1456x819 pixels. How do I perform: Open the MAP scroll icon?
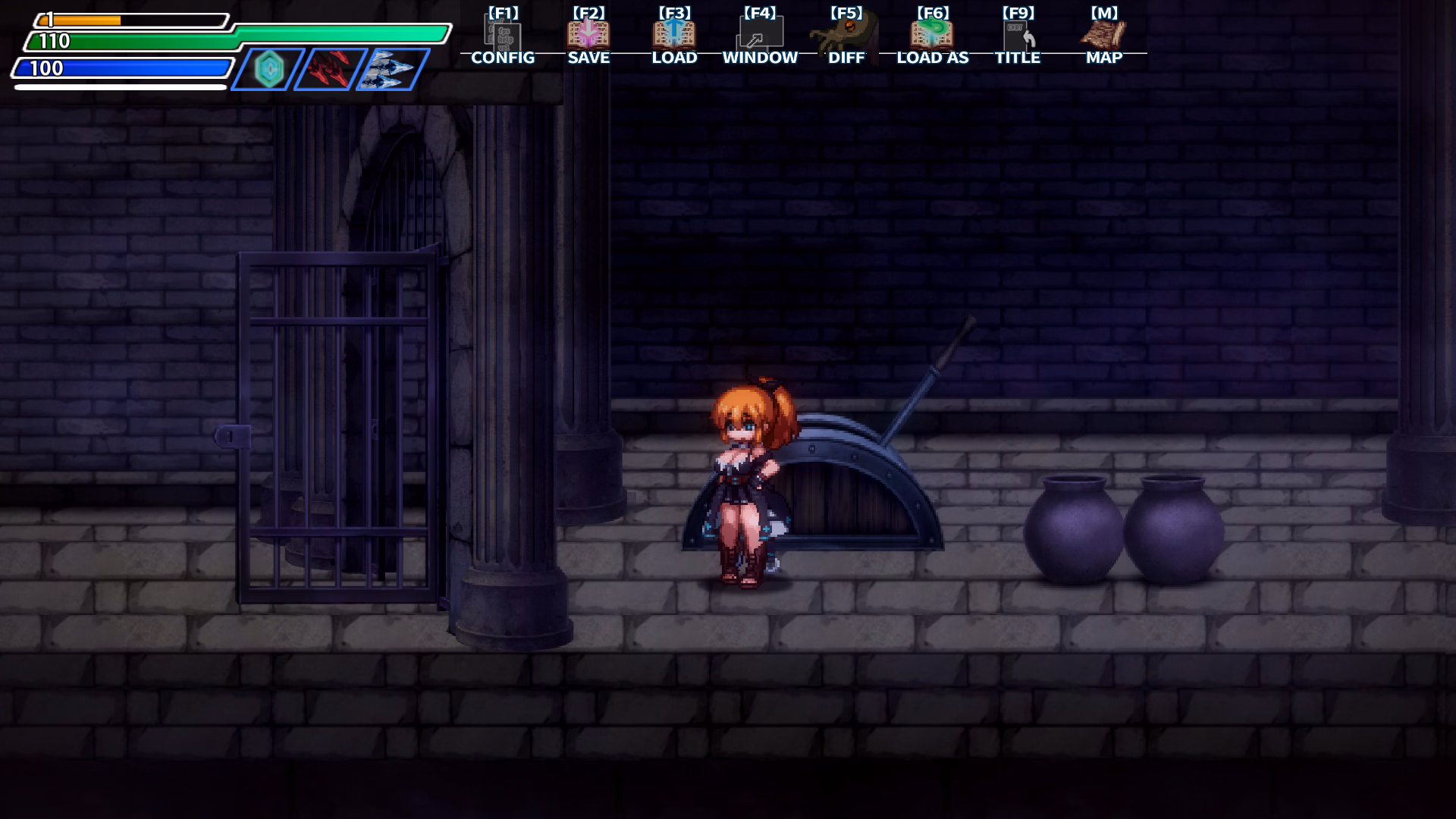coord(1104,33)
